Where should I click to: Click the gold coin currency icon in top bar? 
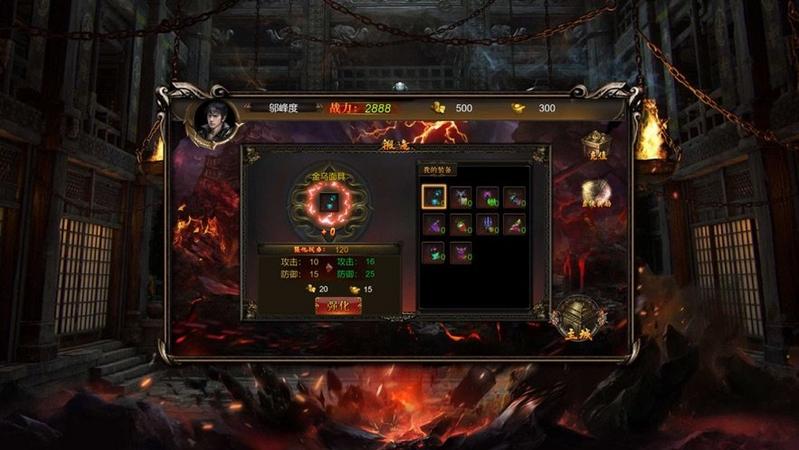point(437,107)
